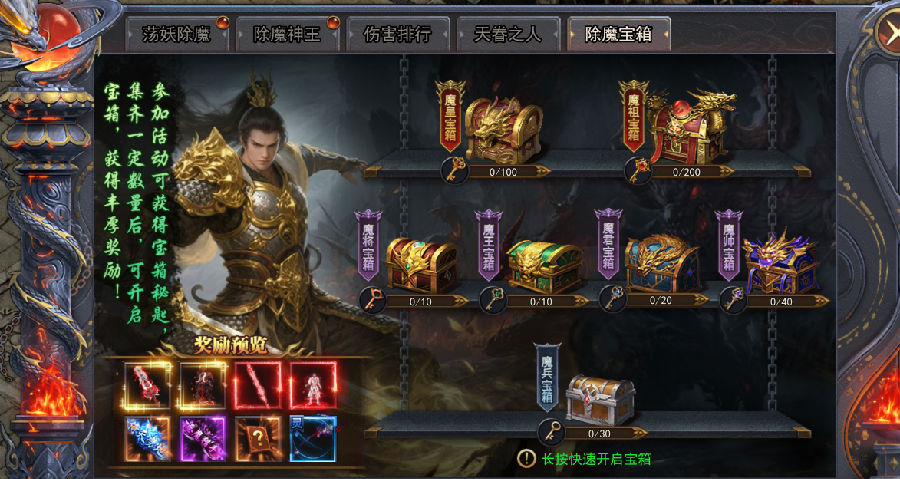
Task: Open the purple 魔帅宝箱 chest
Action: (780, 262)
